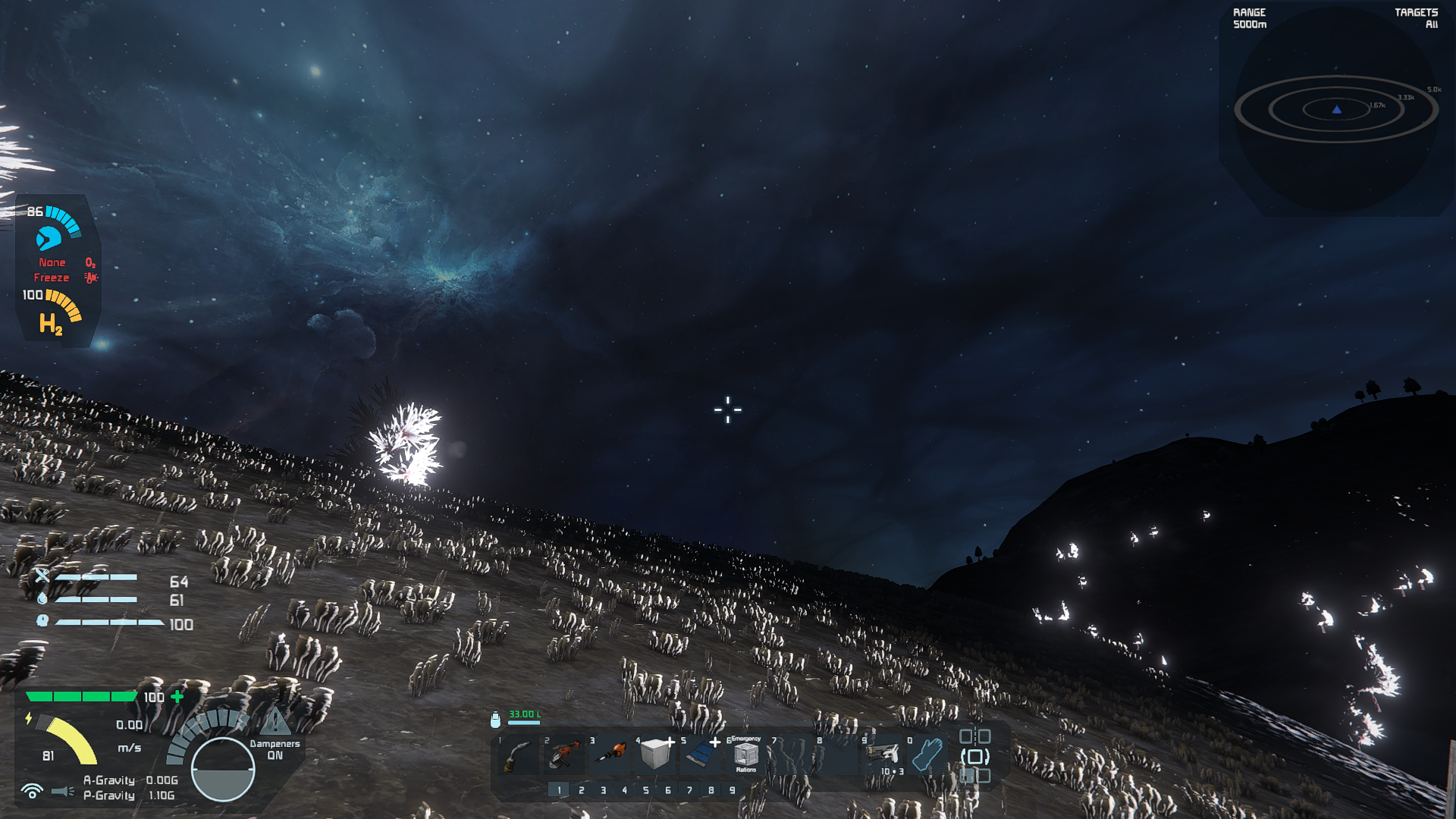
Task: Equip the pistol in hotbar slot 9
Action: tap(883, 754)
